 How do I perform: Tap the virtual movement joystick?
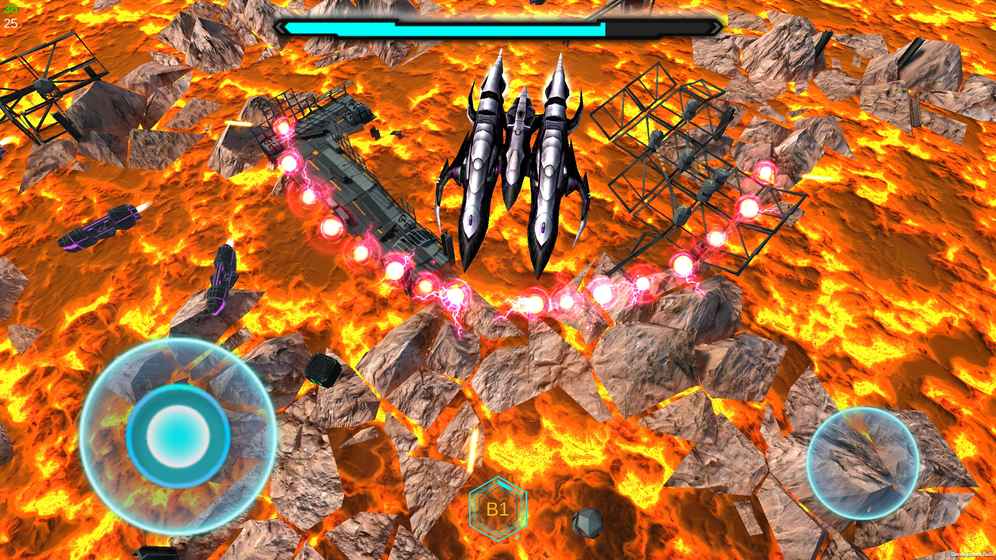pyautogui.click(x=178, y=434)
